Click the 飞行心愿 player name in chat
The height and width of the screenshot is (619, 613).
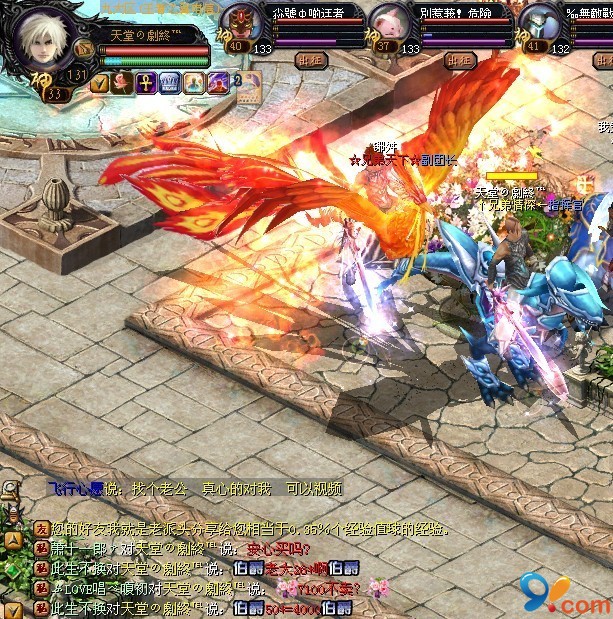coord(75,489)
